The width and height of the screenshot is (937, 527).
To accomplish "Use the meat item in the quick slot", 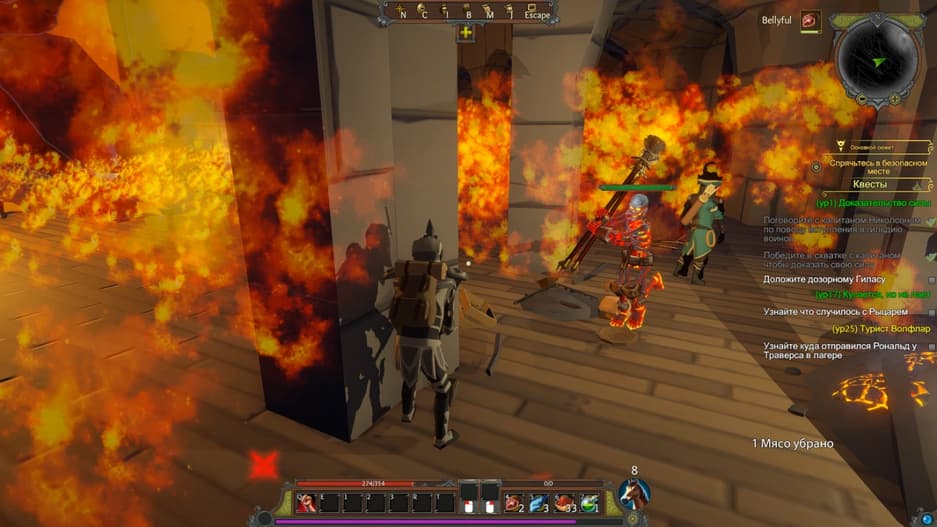I will pyautogui.click(x=513, y=500).
